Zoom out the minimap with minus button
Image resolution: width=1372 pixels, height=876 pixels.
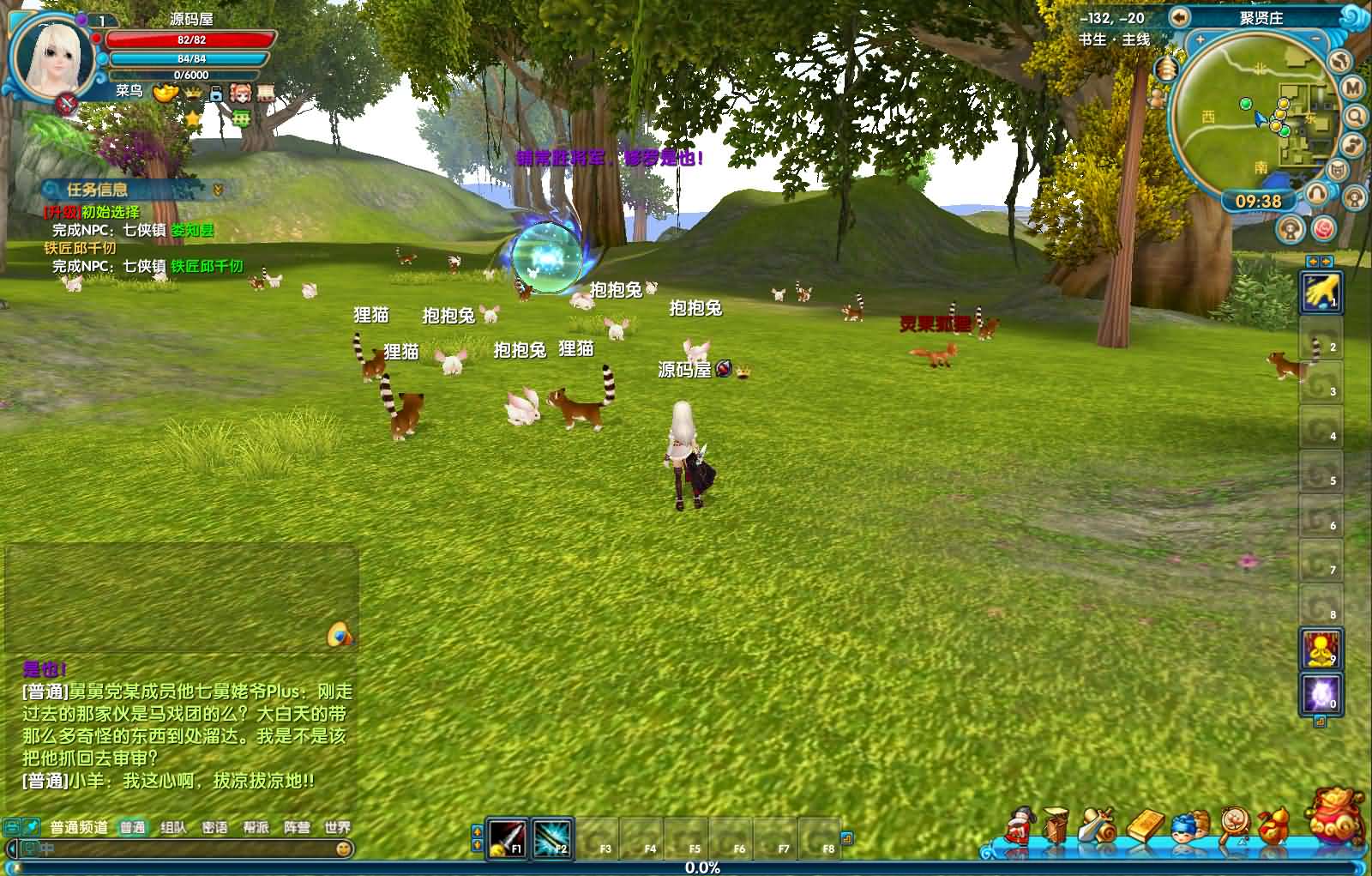pyautogui.click(x=1316, y=40)
